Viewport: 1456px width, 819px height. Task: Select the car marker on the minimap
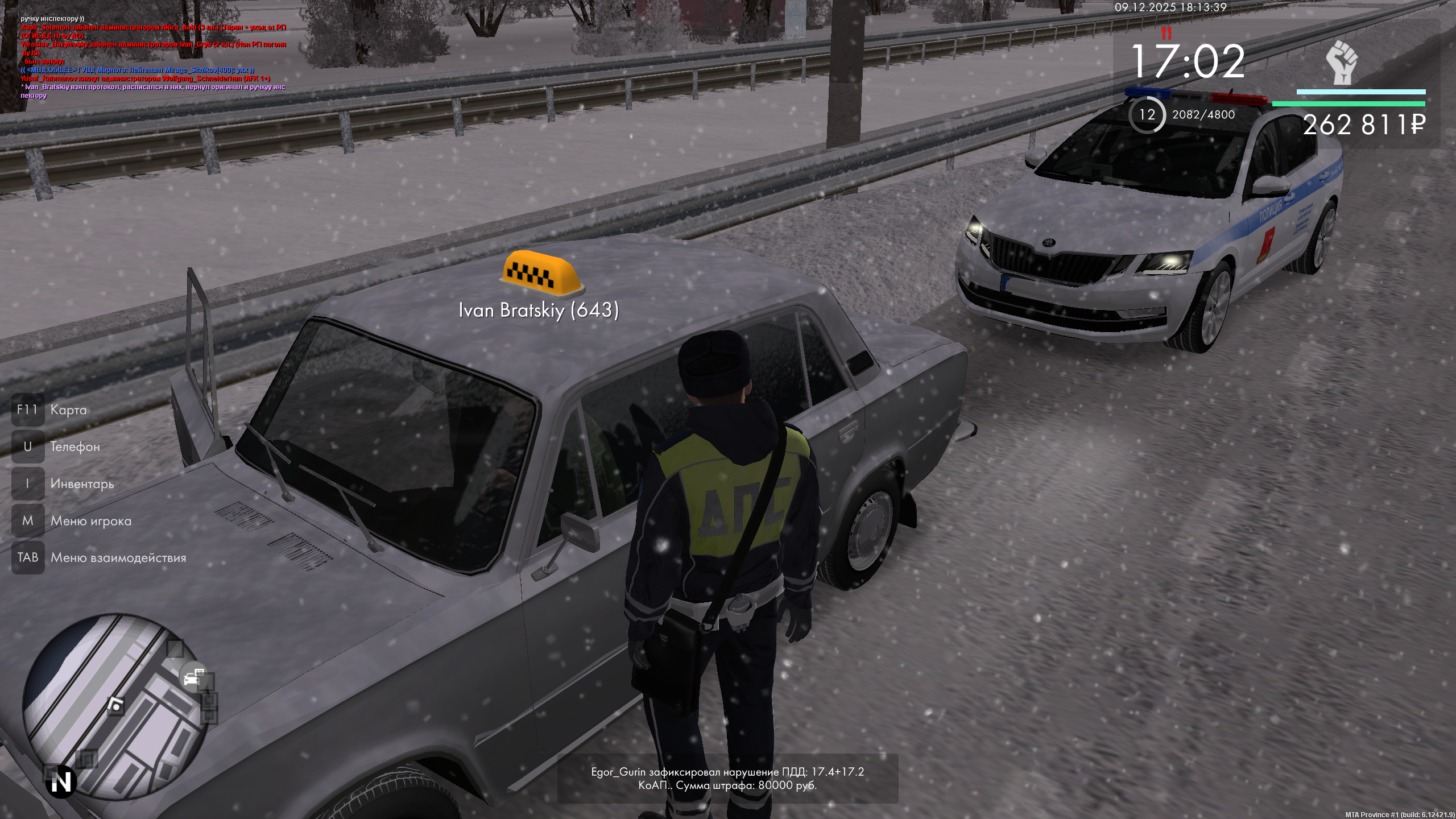tap(193, 677)
